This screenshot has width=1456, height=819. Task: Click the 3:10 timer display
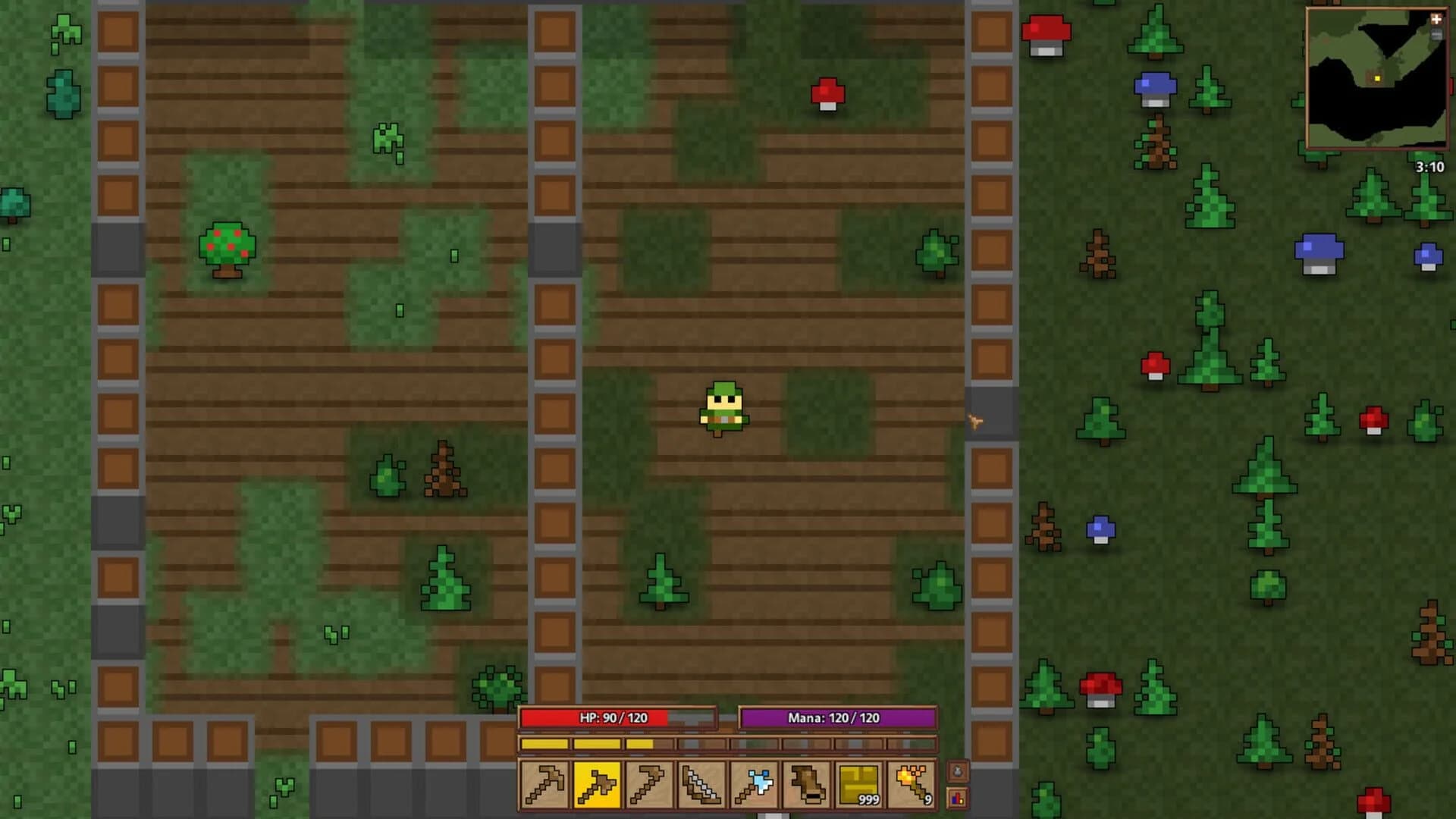click(x=1430, y=166)
